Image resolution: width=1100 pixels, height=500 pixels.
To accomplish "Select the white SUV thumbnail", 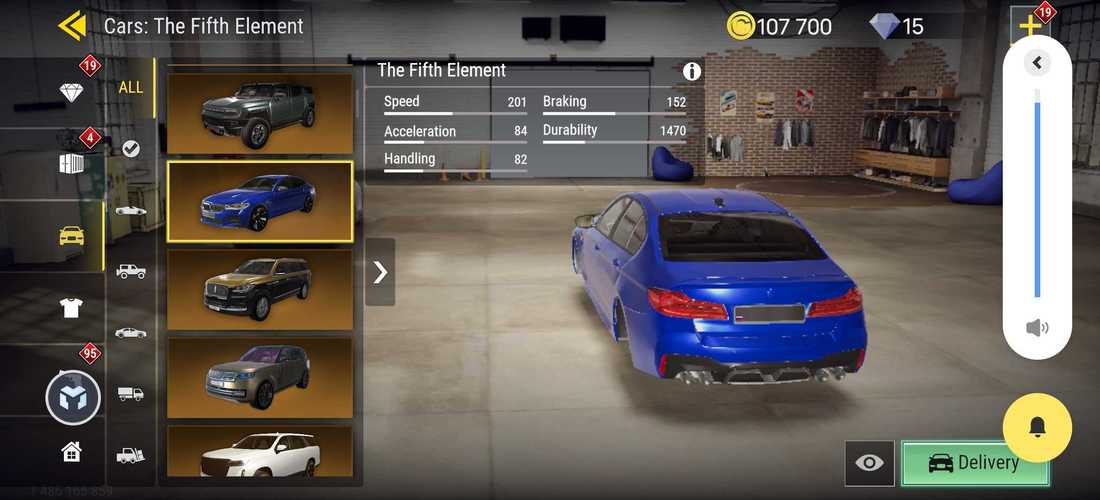I will [259, 453].
